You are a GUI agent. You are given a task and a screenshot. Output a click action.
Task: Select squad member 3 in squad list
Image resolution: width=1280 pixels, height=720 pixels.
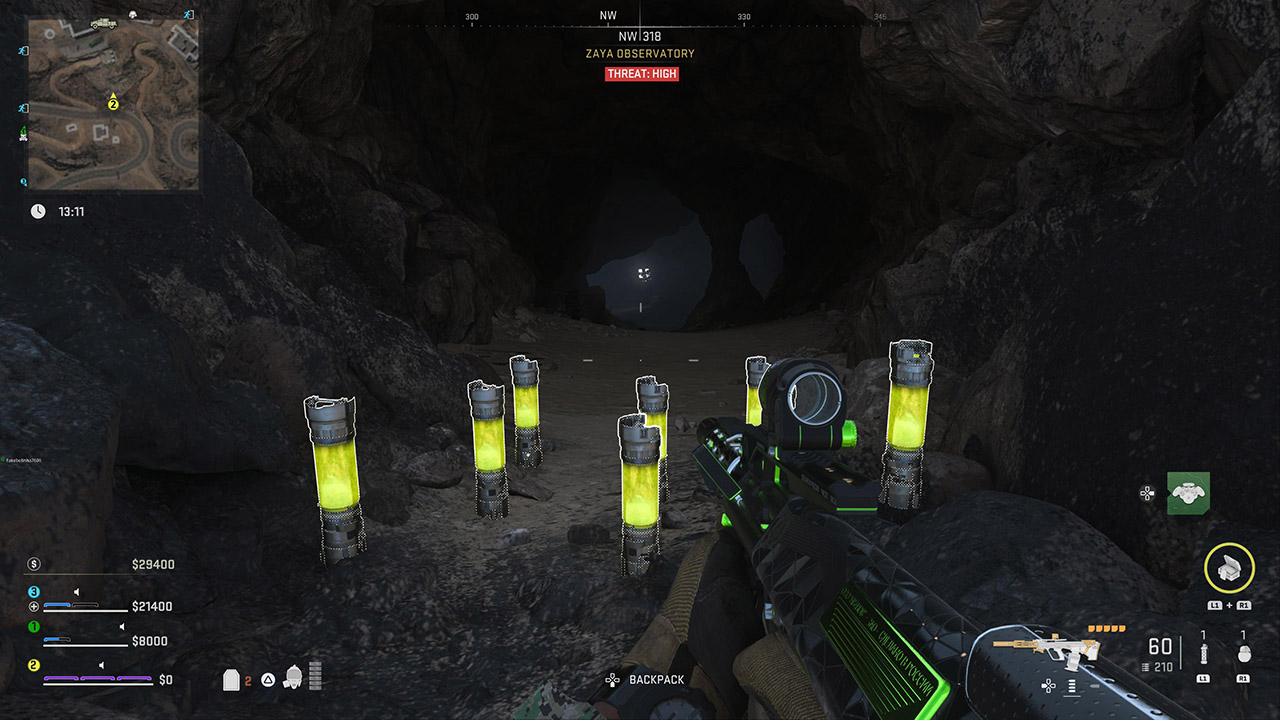click(33, 592)
